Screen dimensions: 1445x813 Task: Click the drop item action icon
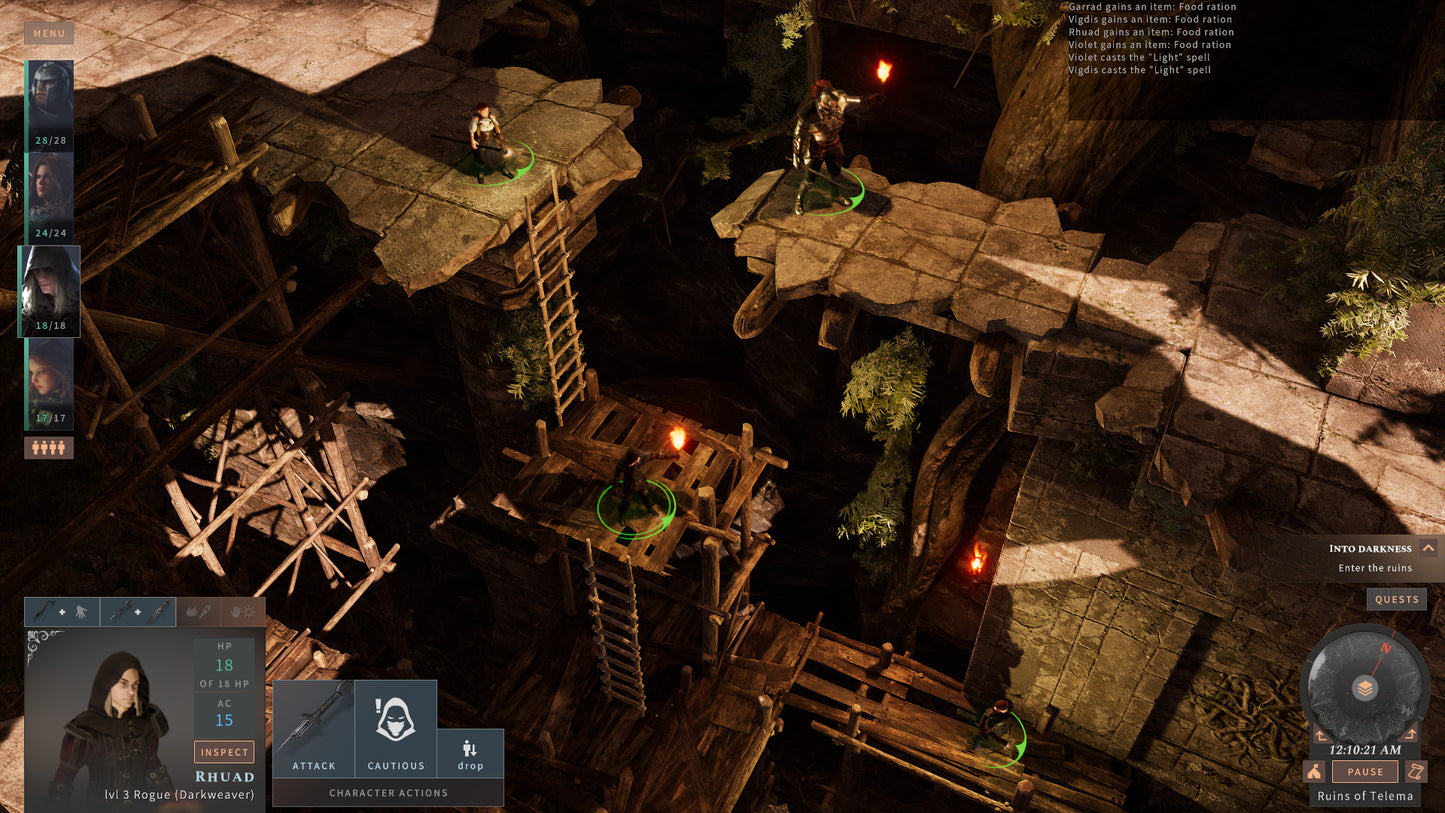(x=470, y=745)
